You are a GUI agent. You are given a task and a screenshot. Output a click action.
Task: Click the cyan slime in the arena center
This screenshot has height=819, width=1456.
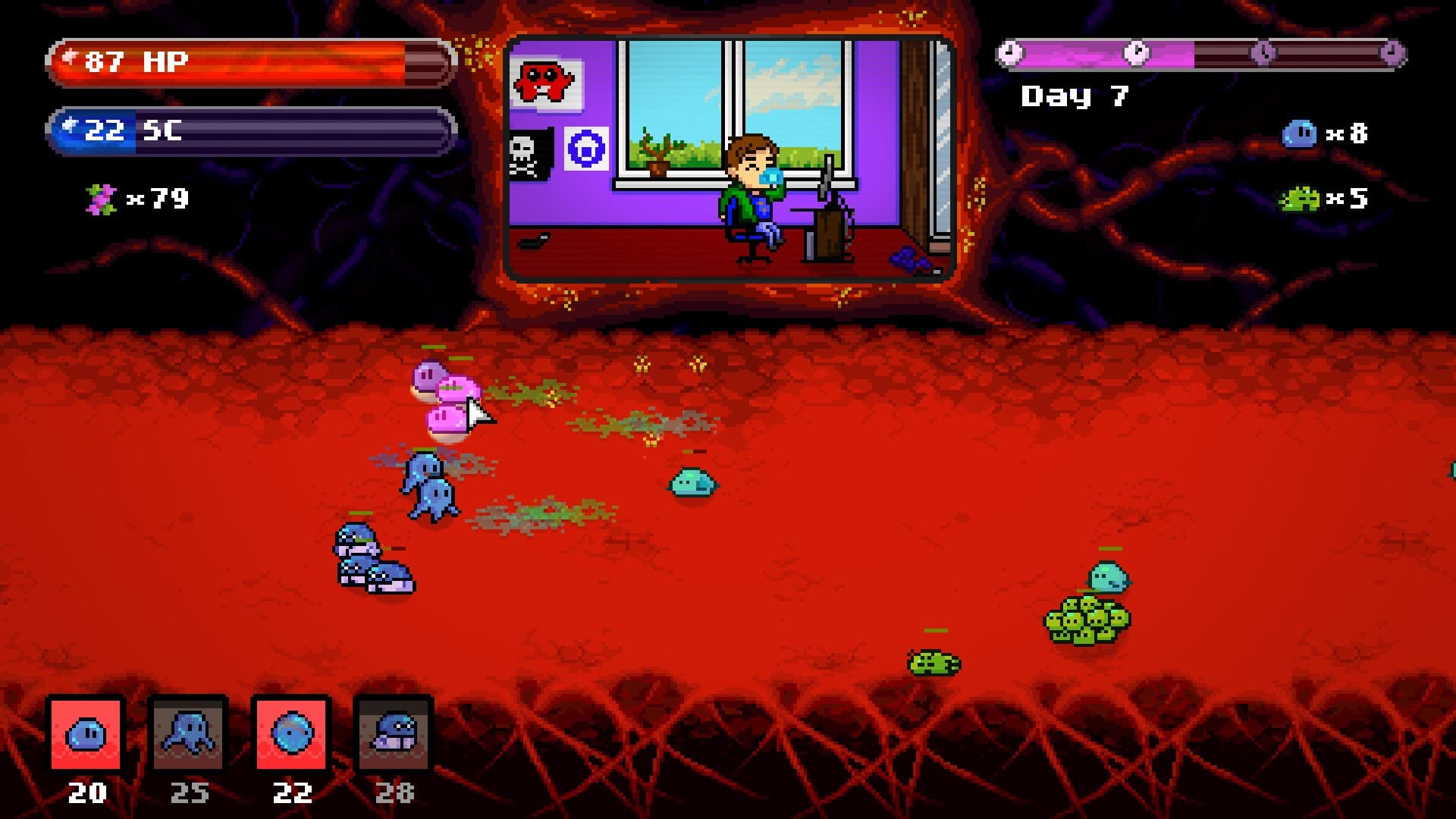click(692, 483)
